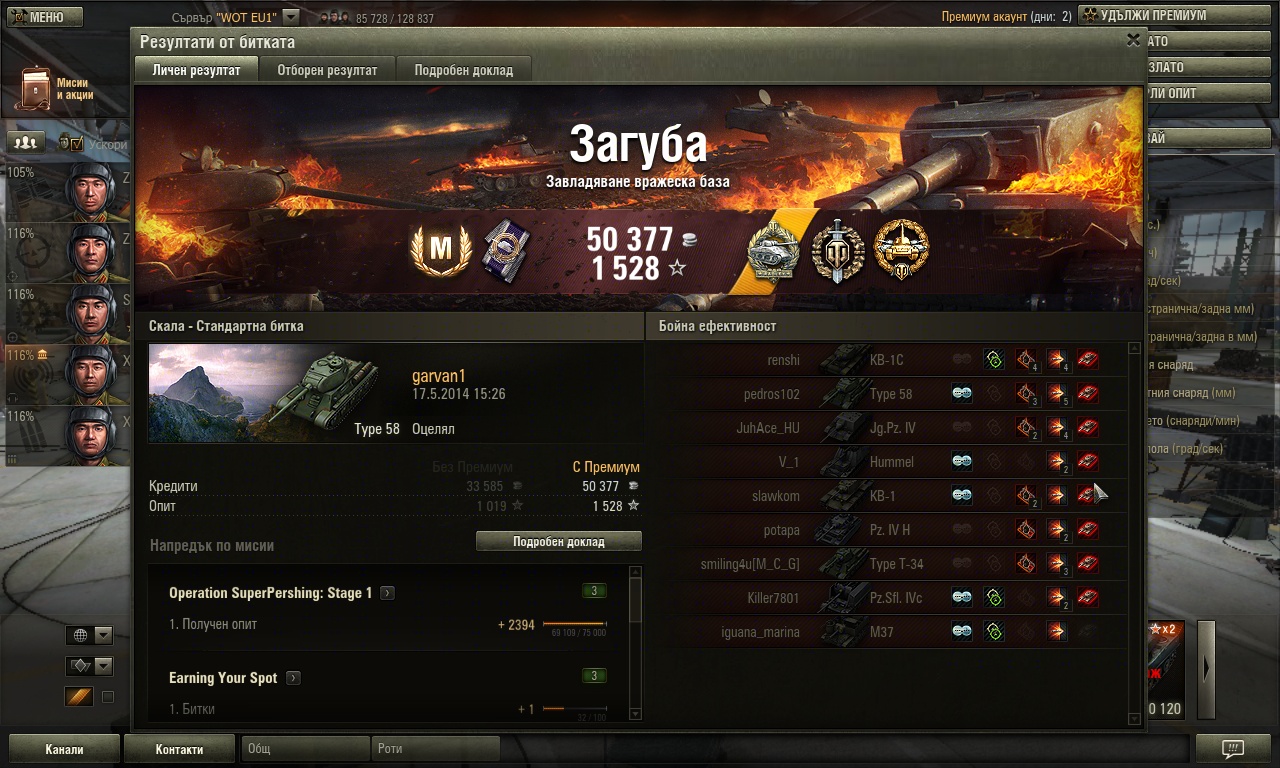Click the globe dropdown on the left

[x=89, y=635]
